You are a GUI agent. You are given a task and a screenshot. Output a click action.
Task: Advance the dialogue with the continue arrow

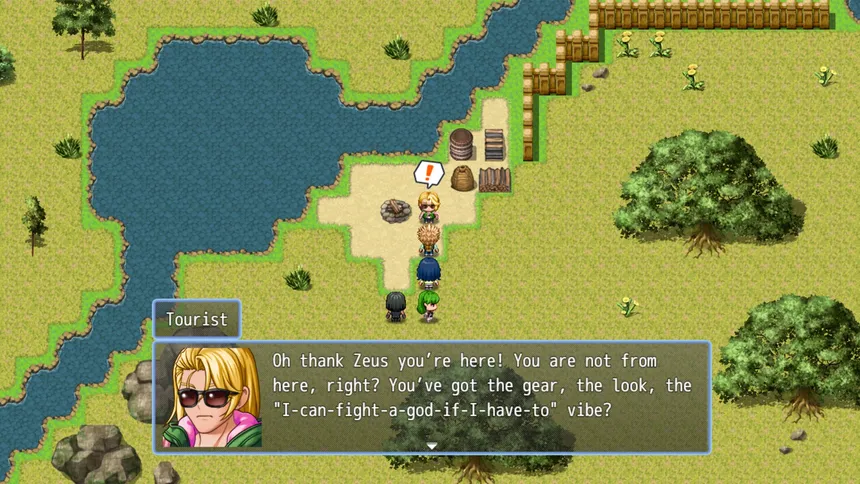tap(432, 445)
